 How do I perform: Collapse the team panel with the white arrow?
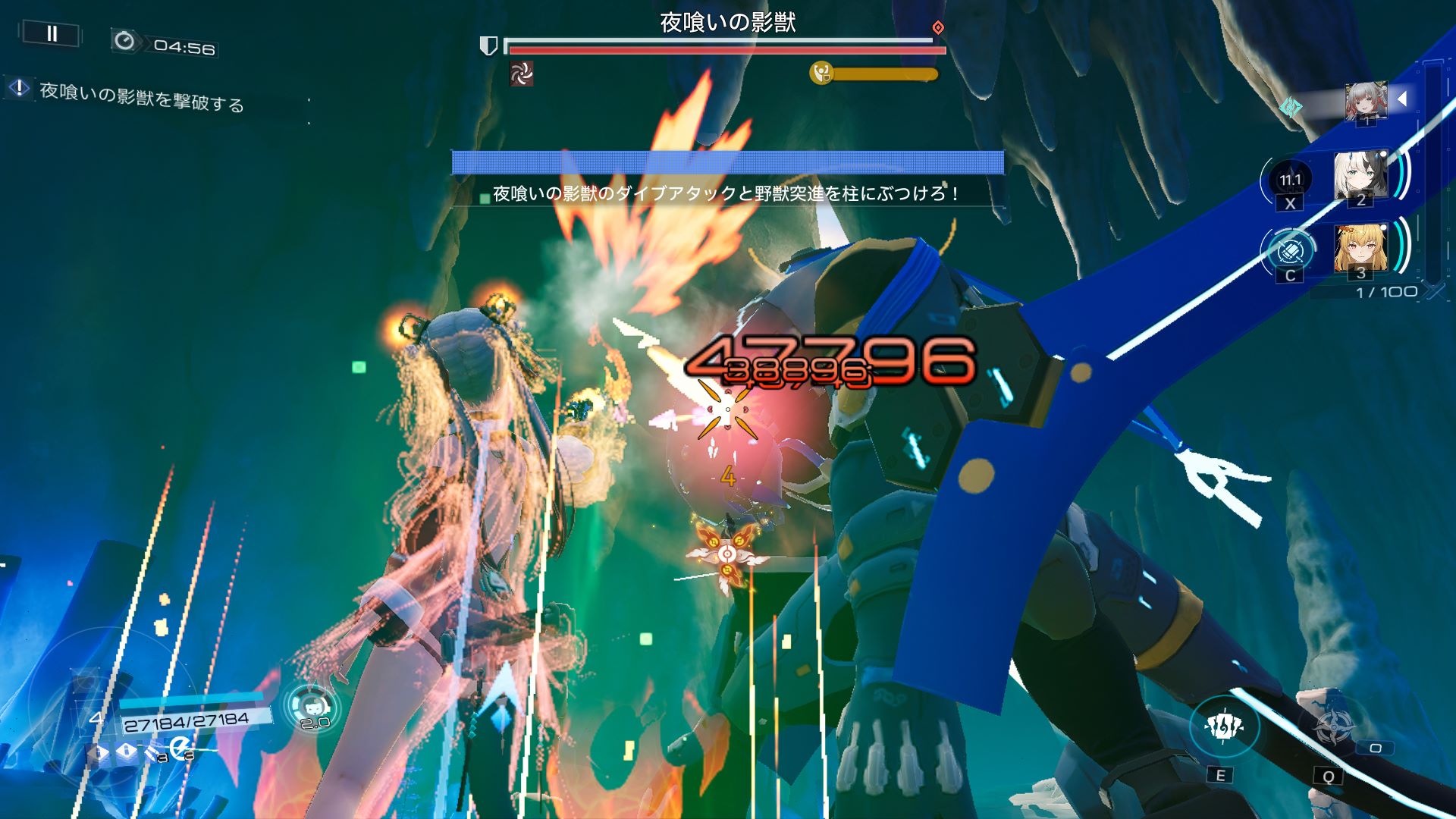click(x=1402, y=99)
